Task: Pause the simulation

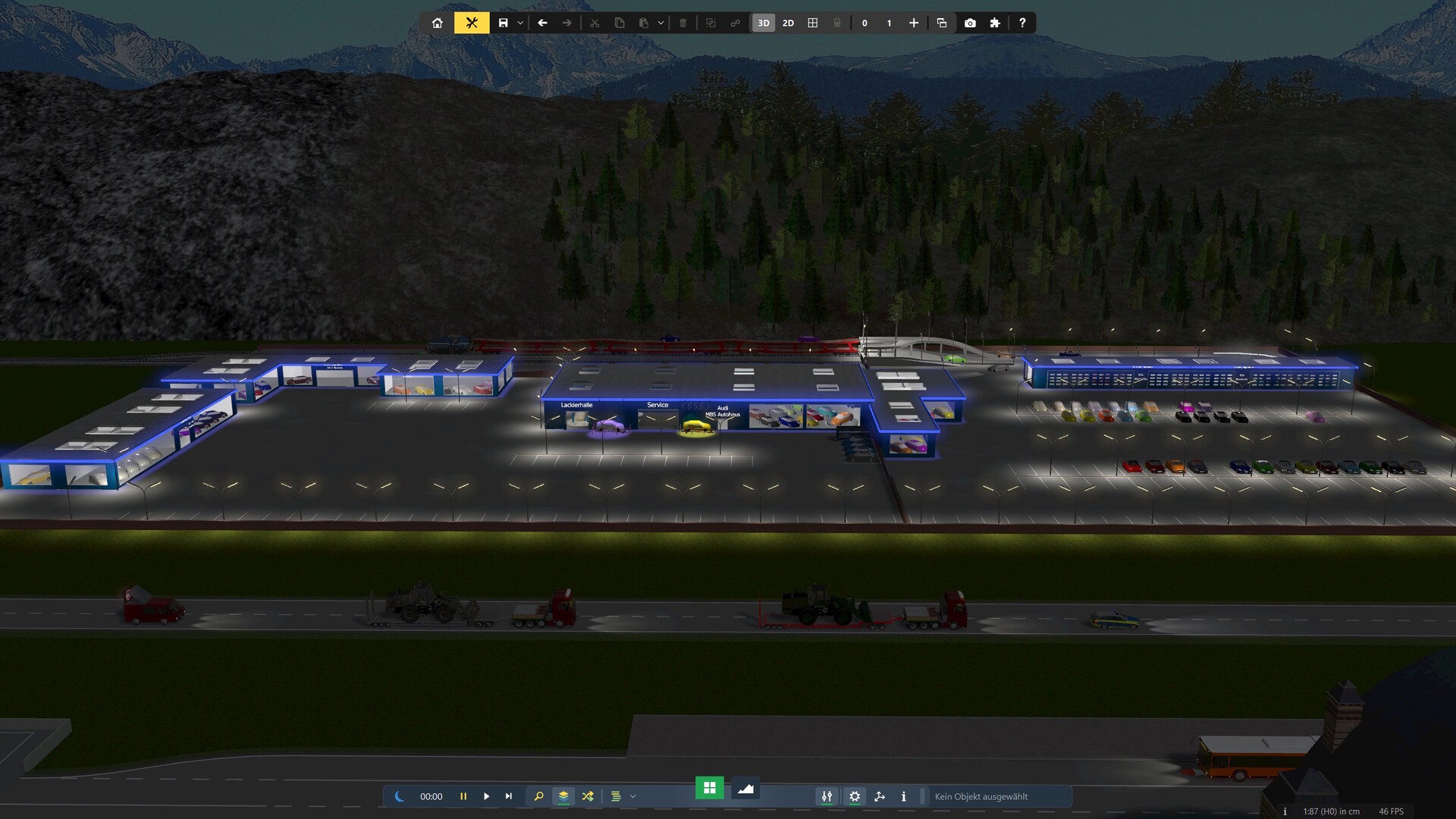Action: [x=463, y=796]
